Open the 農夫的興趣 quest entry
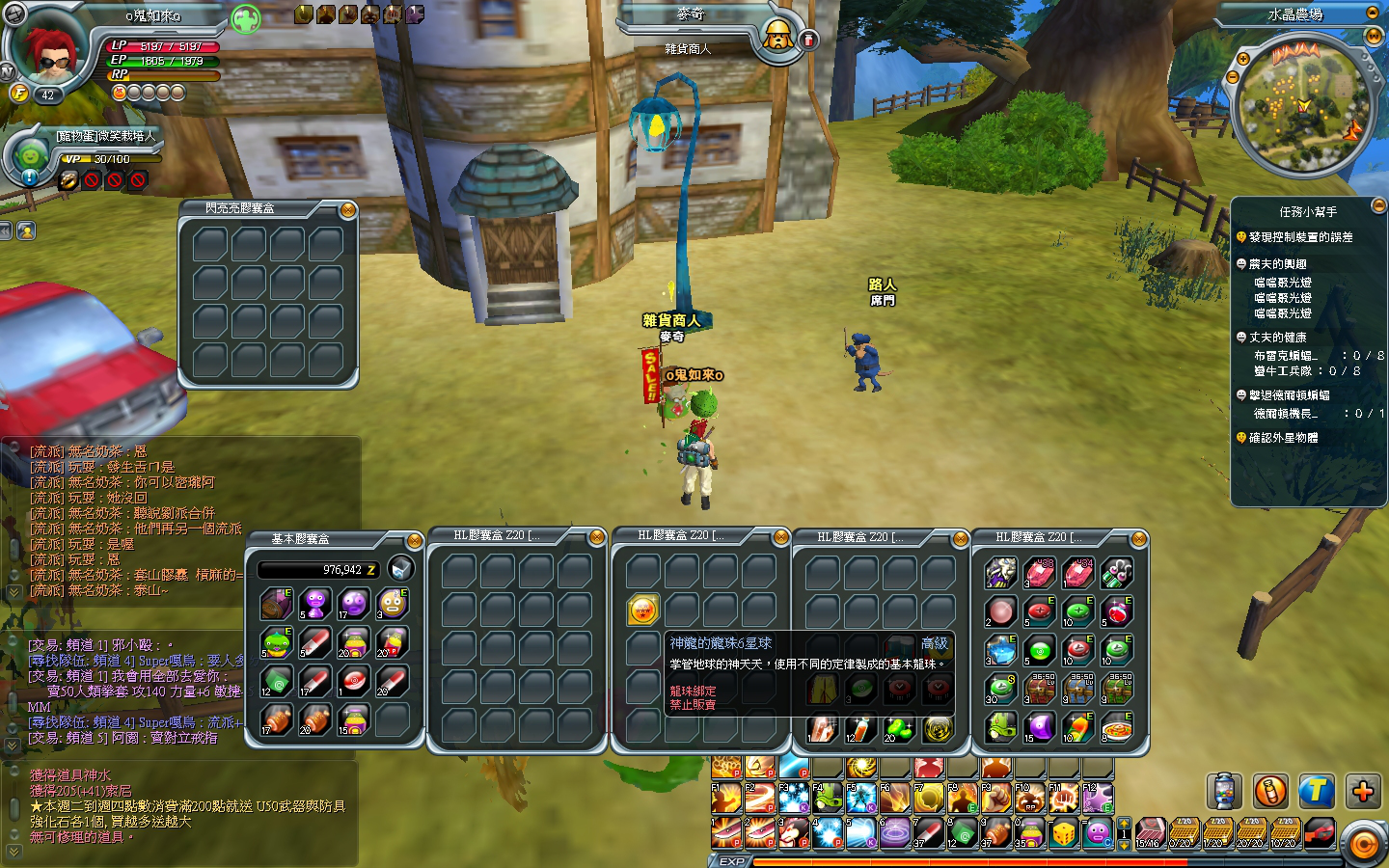The height and width of the screenshot is (868, 1389). [1277, 263]
